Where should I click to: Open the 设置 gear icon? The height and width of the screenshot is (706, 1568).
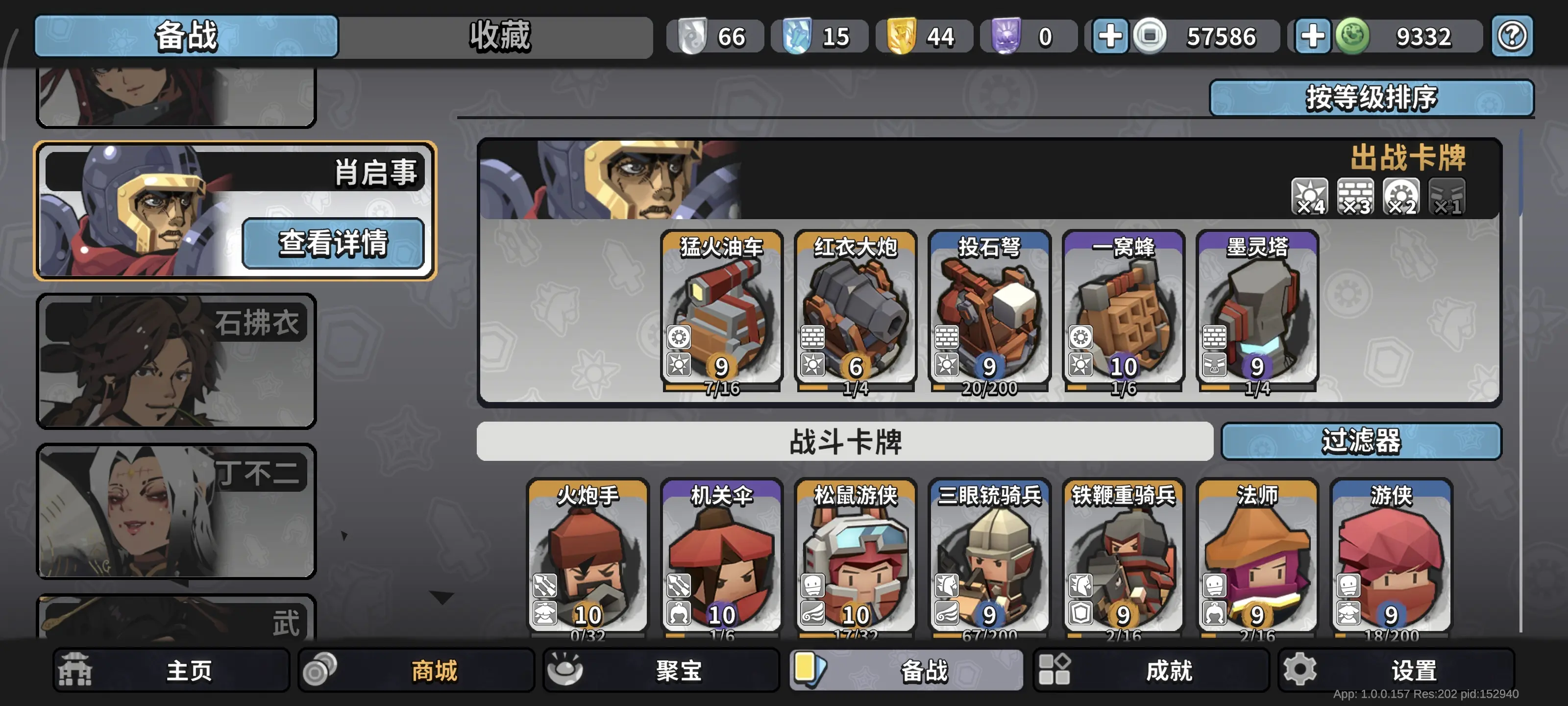[x=1300, y=669]
